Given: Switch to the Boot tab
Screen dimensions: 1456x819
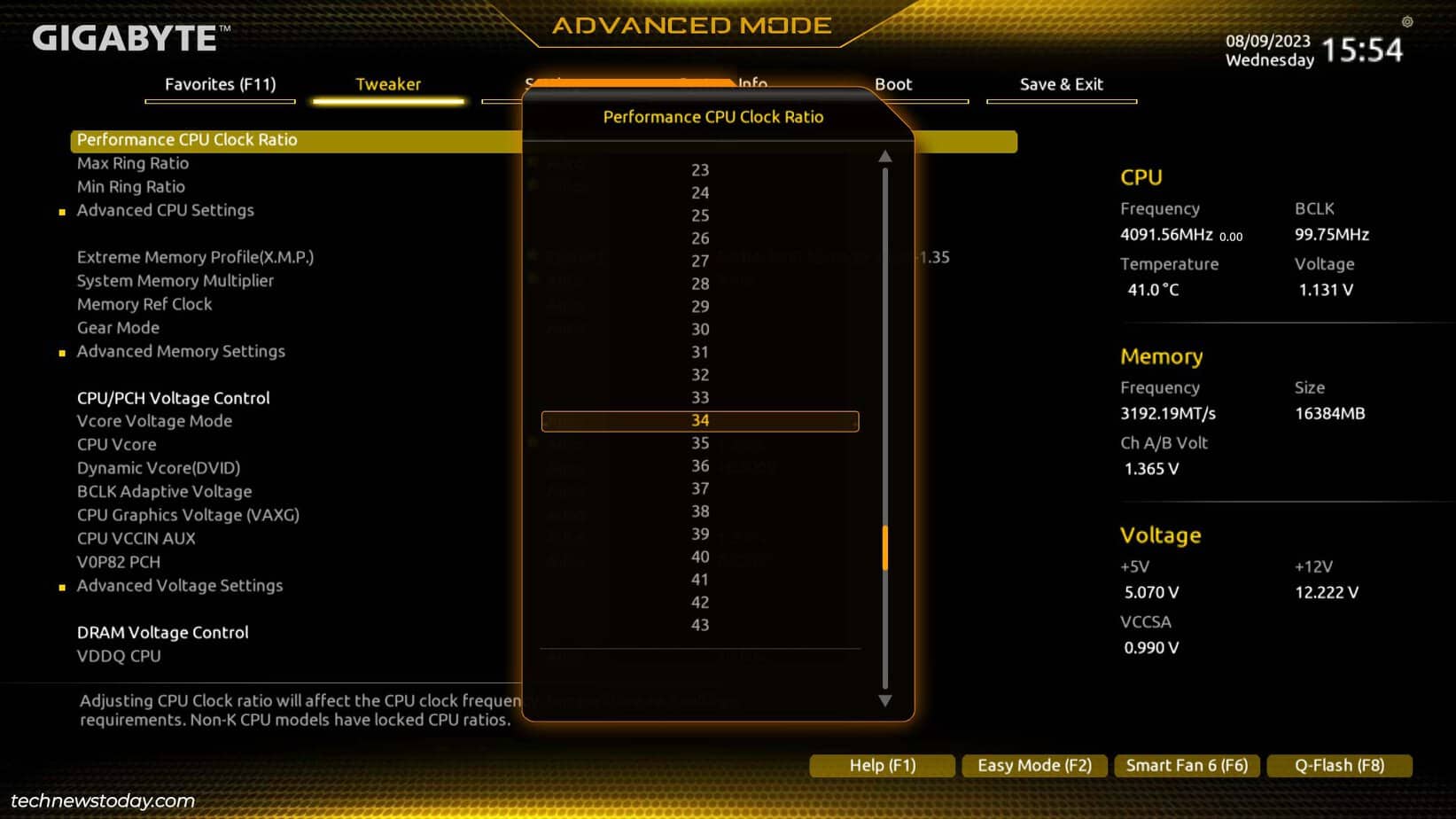Looking at the screenshot, I should point(892,84).
